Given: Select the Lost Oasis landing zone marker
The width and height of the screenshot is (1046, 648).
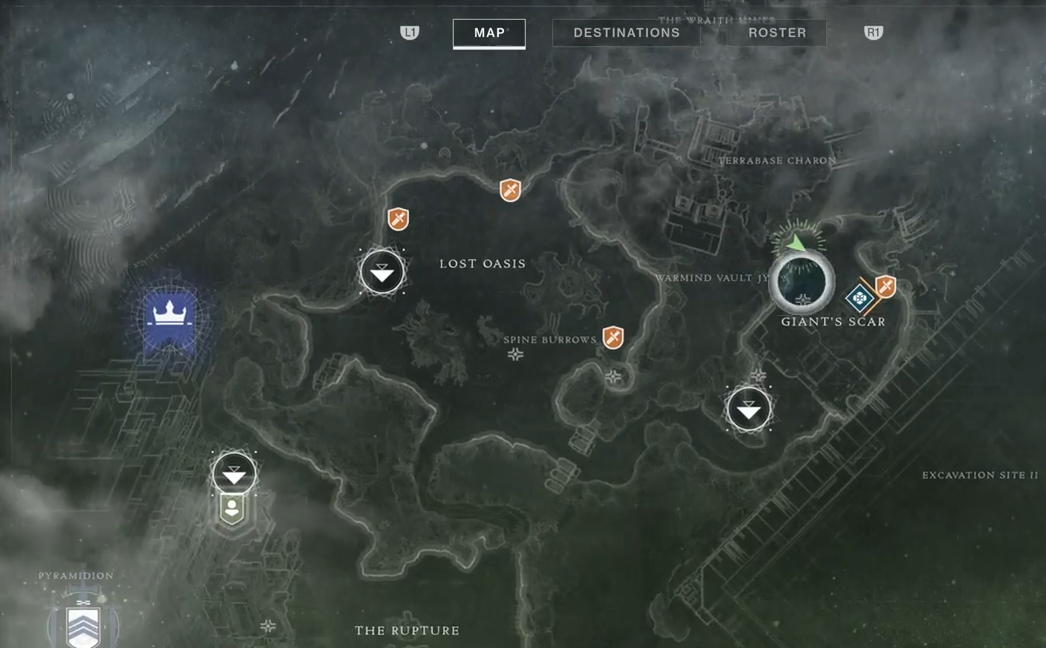Looking at the screenshot, I should (382, 272).
